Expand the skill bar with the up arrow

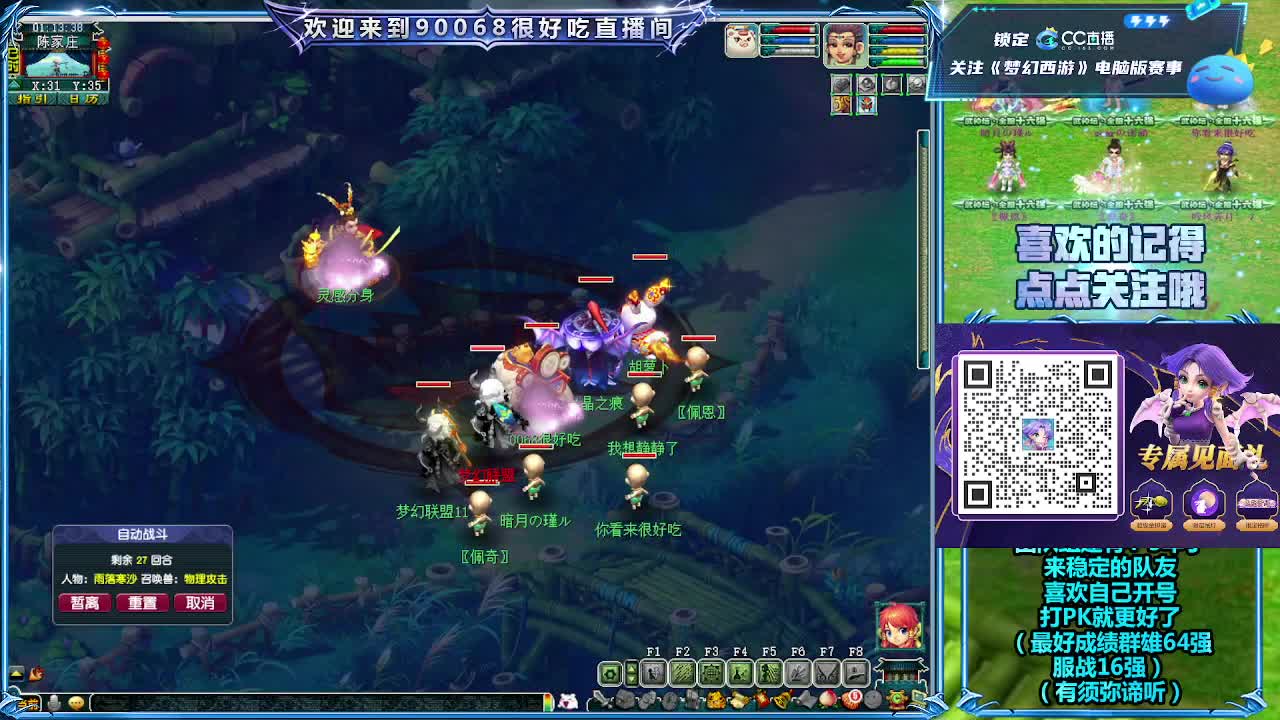coord(632,667)
